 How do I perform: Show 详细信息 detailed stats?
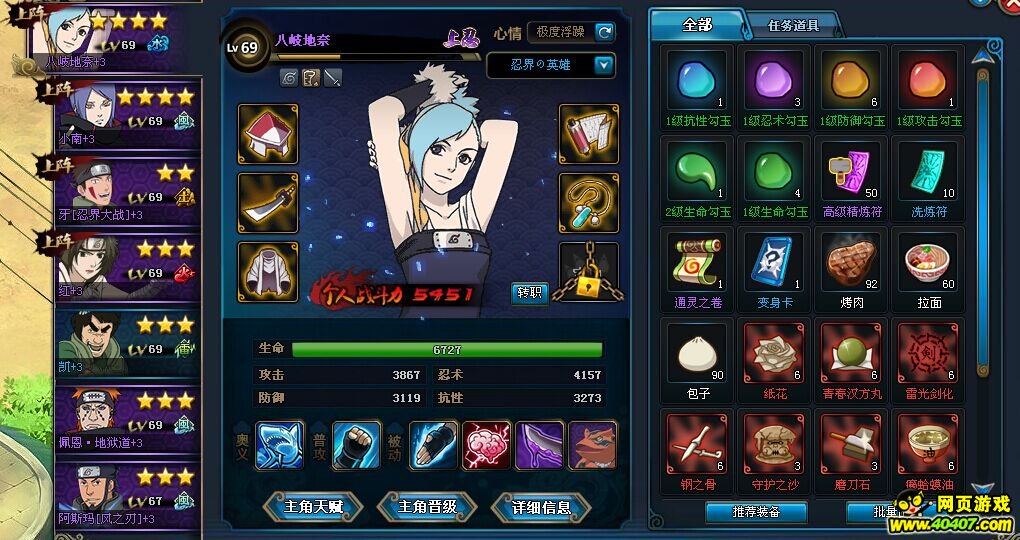click(x=541, y=507)
